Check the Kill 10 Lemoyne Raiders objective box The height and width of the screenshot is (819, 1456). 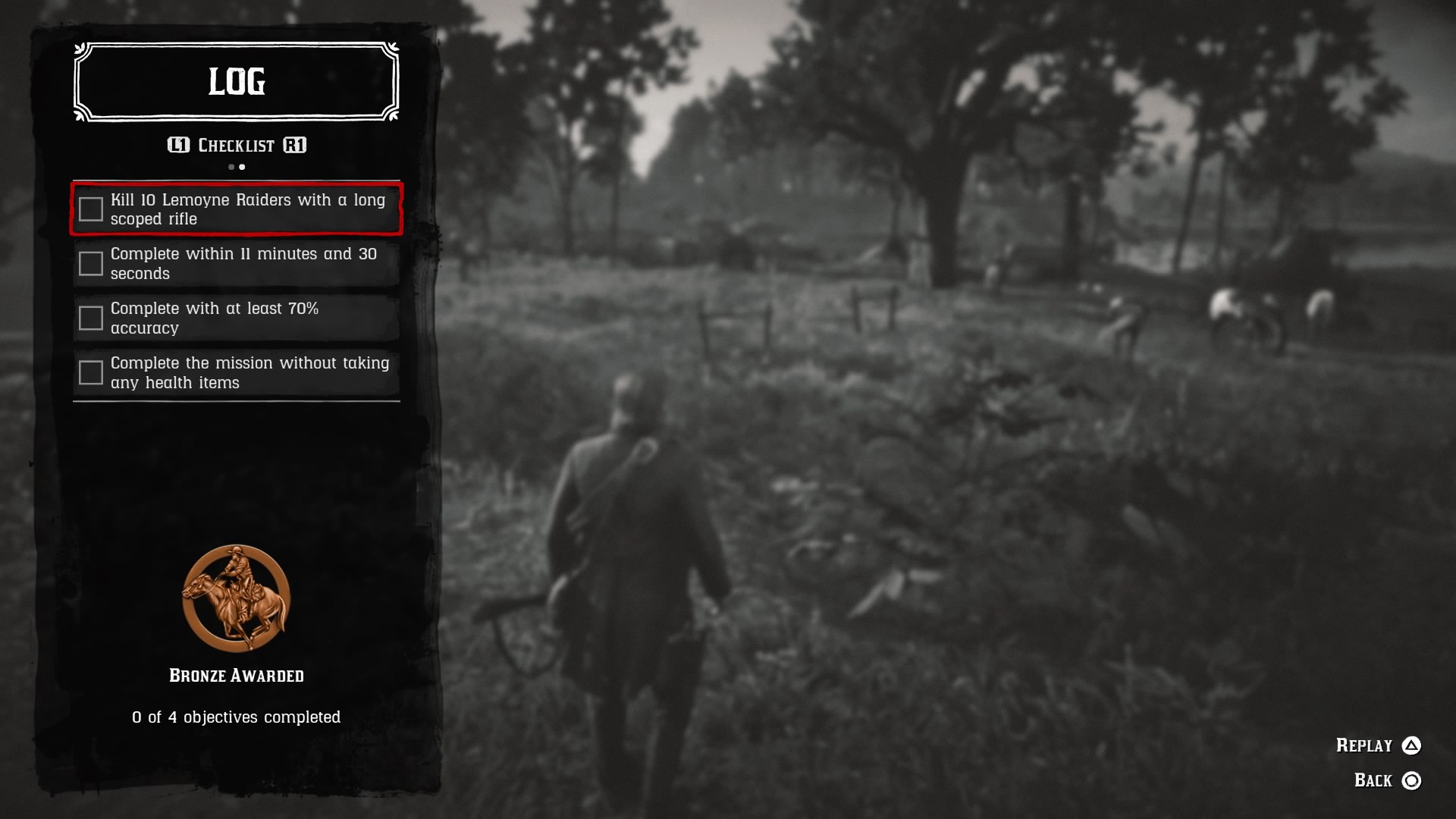point(91,209)
